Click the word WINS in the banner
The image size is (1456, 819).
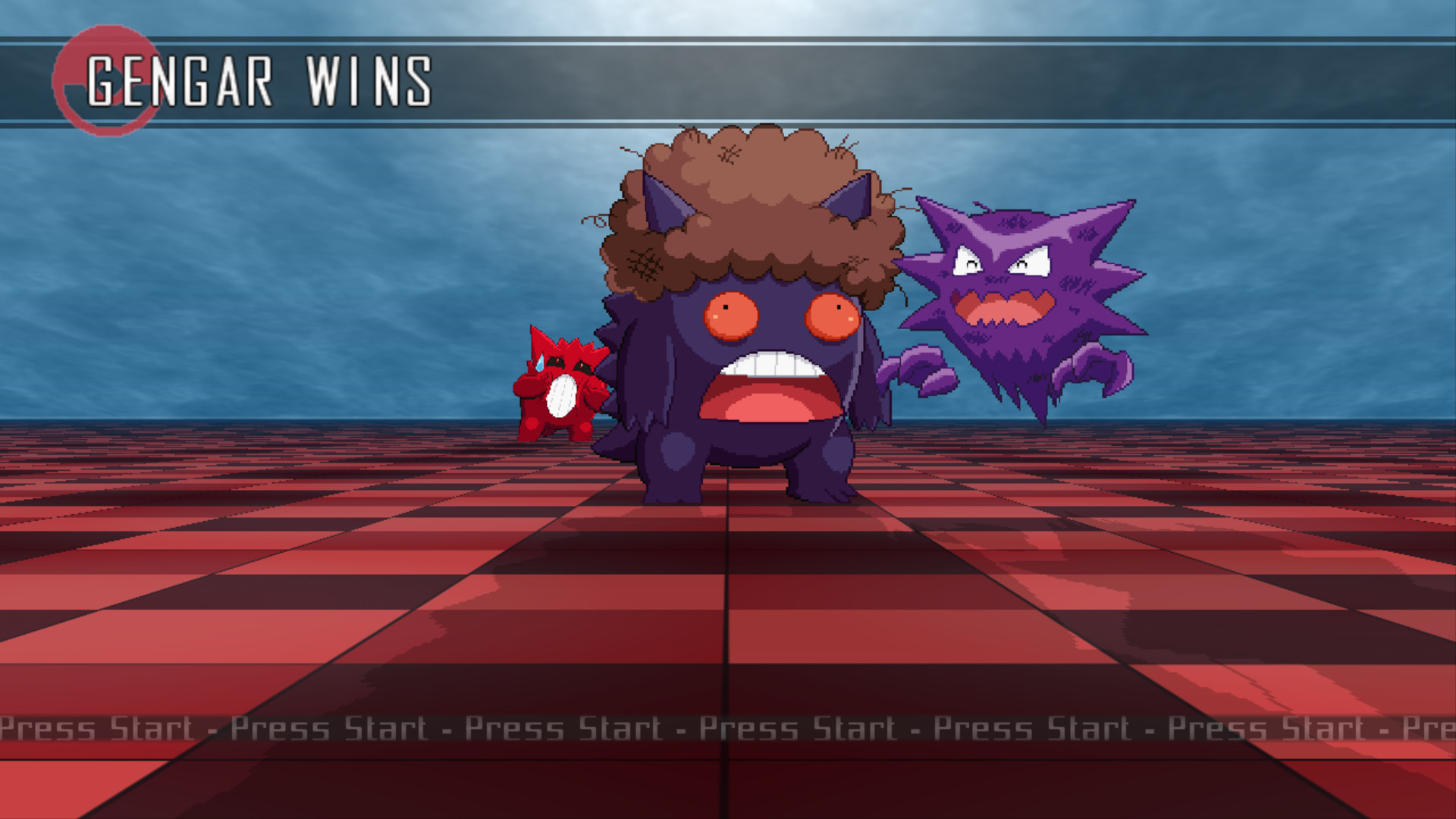click(x=372, y=80)
